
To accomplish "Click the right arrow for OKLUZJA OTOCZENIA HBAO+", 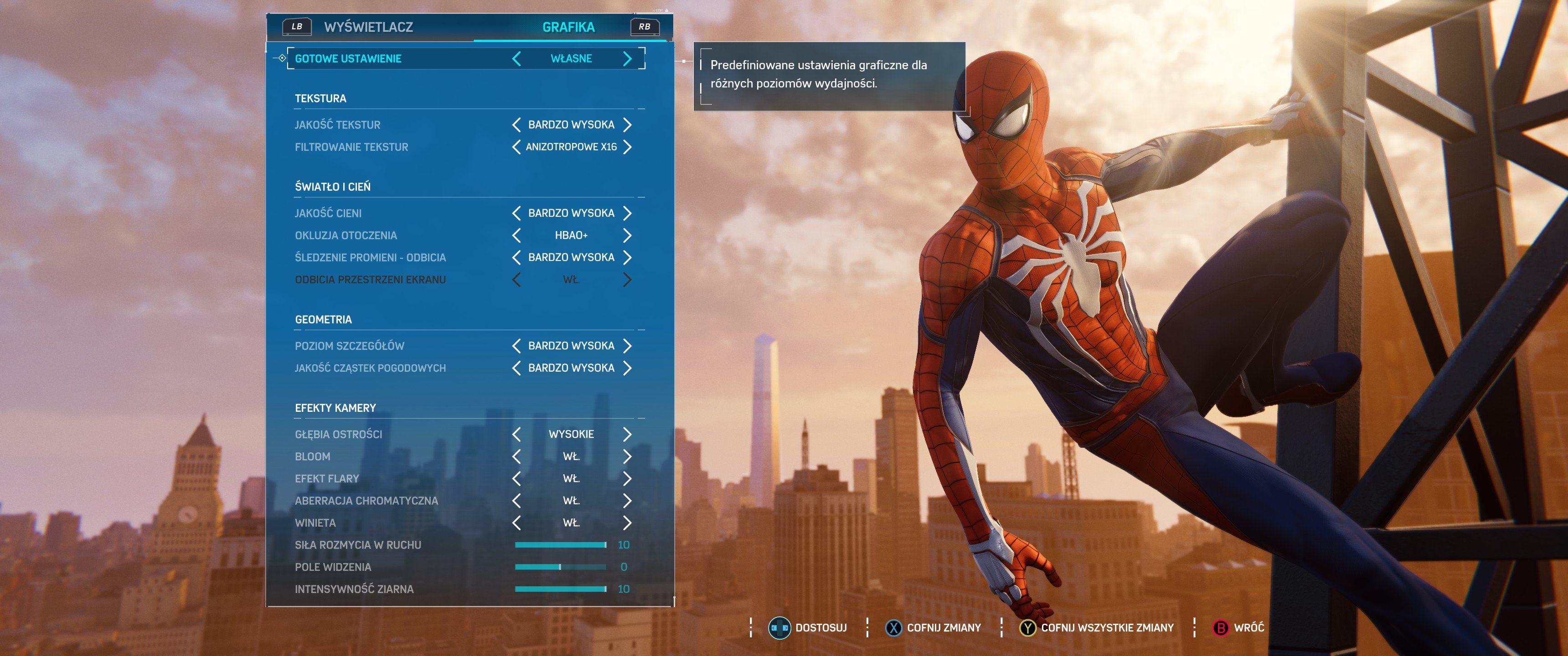I will click(x=628, y=235).
